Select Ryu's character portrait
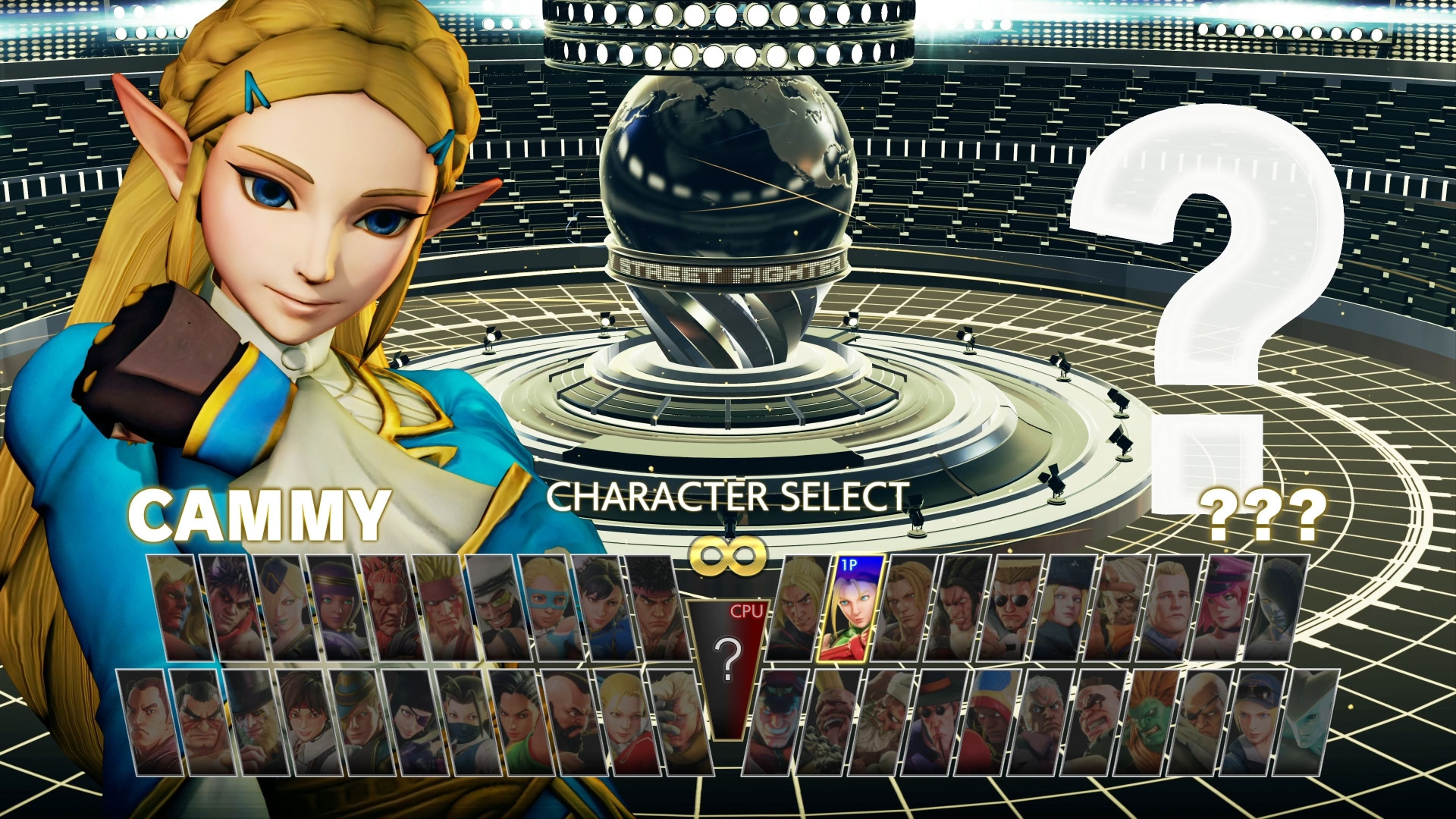The image size is (1456, 819). tap(656, 609)
